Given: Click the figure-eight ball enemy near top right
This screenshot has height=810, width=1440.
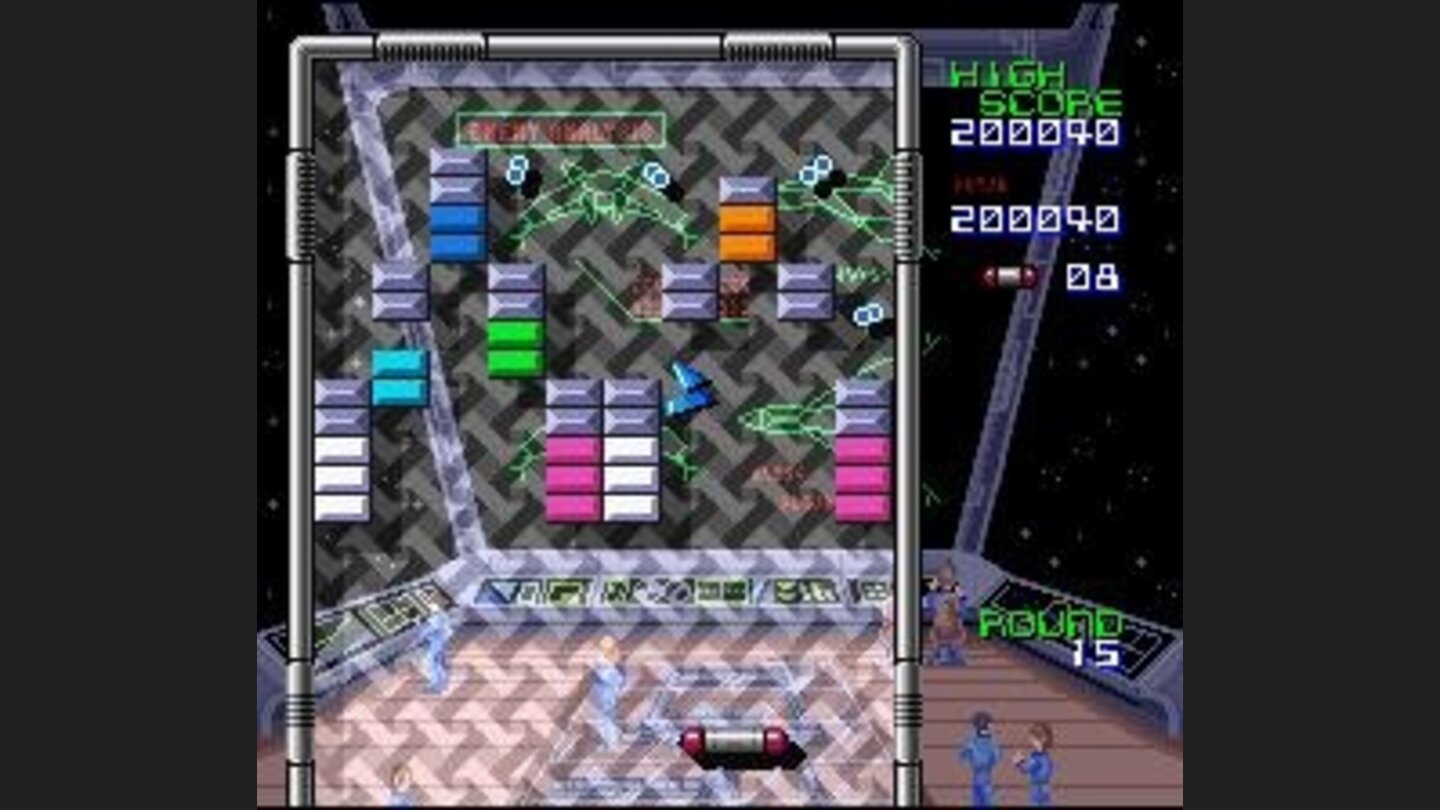Looking at the screenshot, I should tap(812, 170).
